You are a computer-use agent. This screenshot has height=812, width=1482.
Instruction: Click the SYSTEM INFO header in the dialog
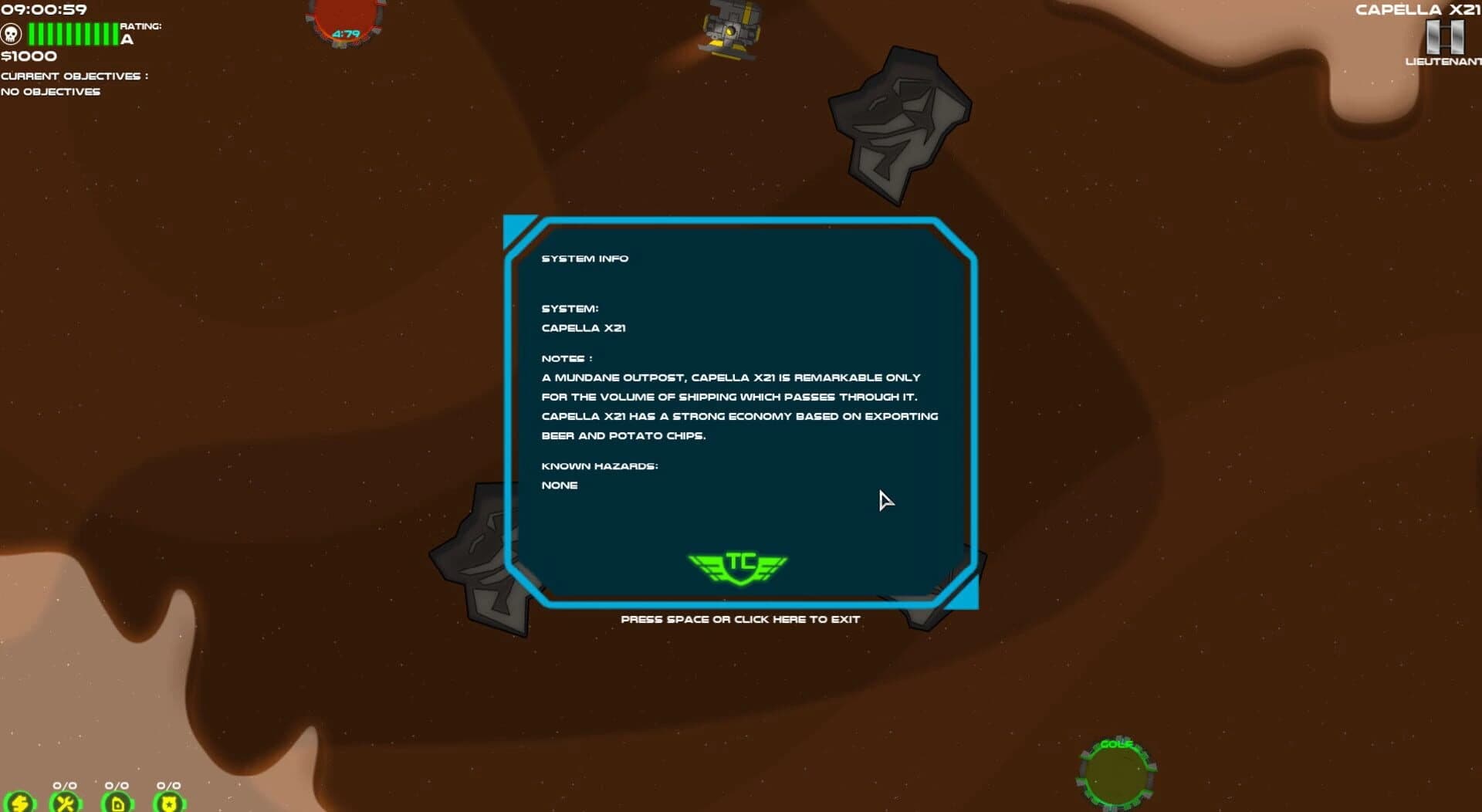[x=585, y=259]
